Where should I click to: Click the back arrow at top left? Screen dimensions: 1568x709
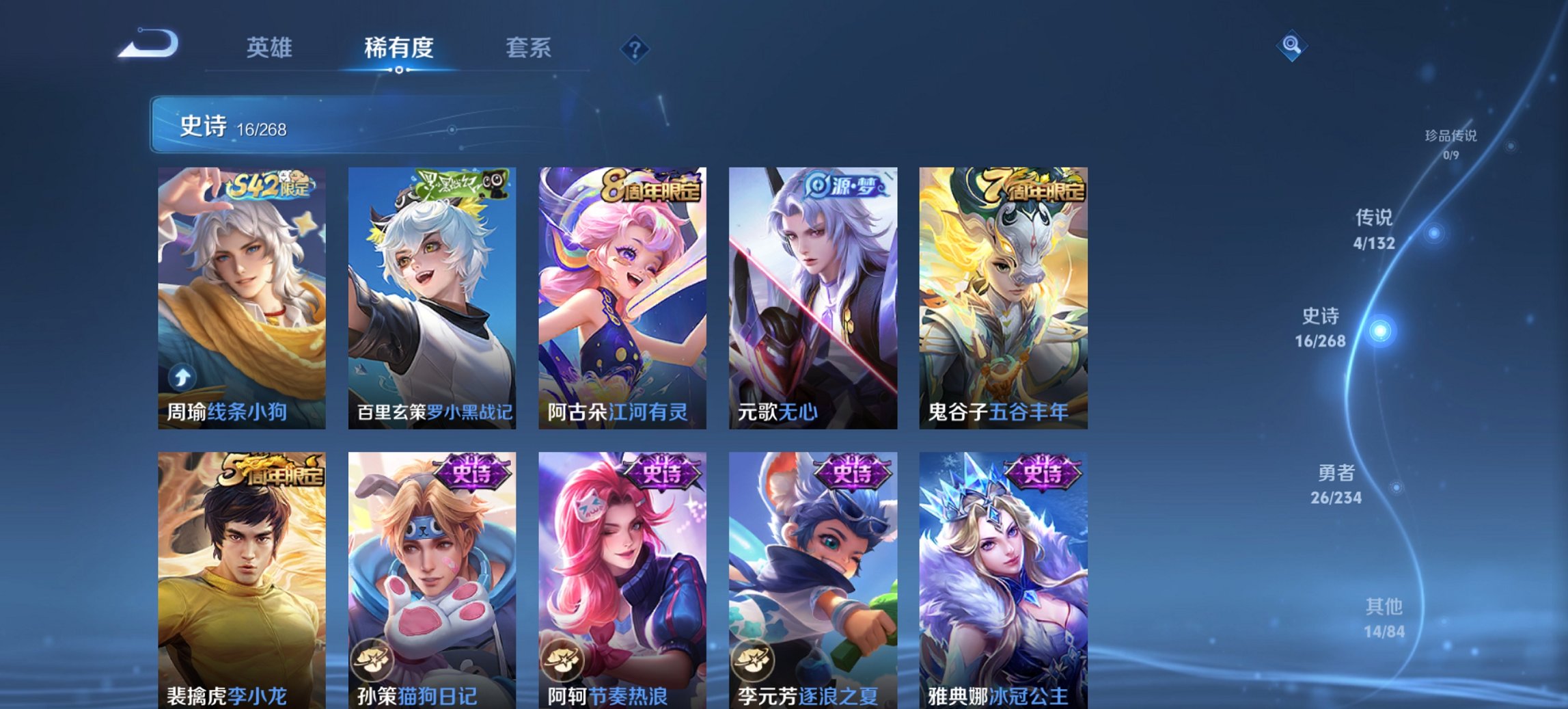pyautogui.click(x=147, y=44)
